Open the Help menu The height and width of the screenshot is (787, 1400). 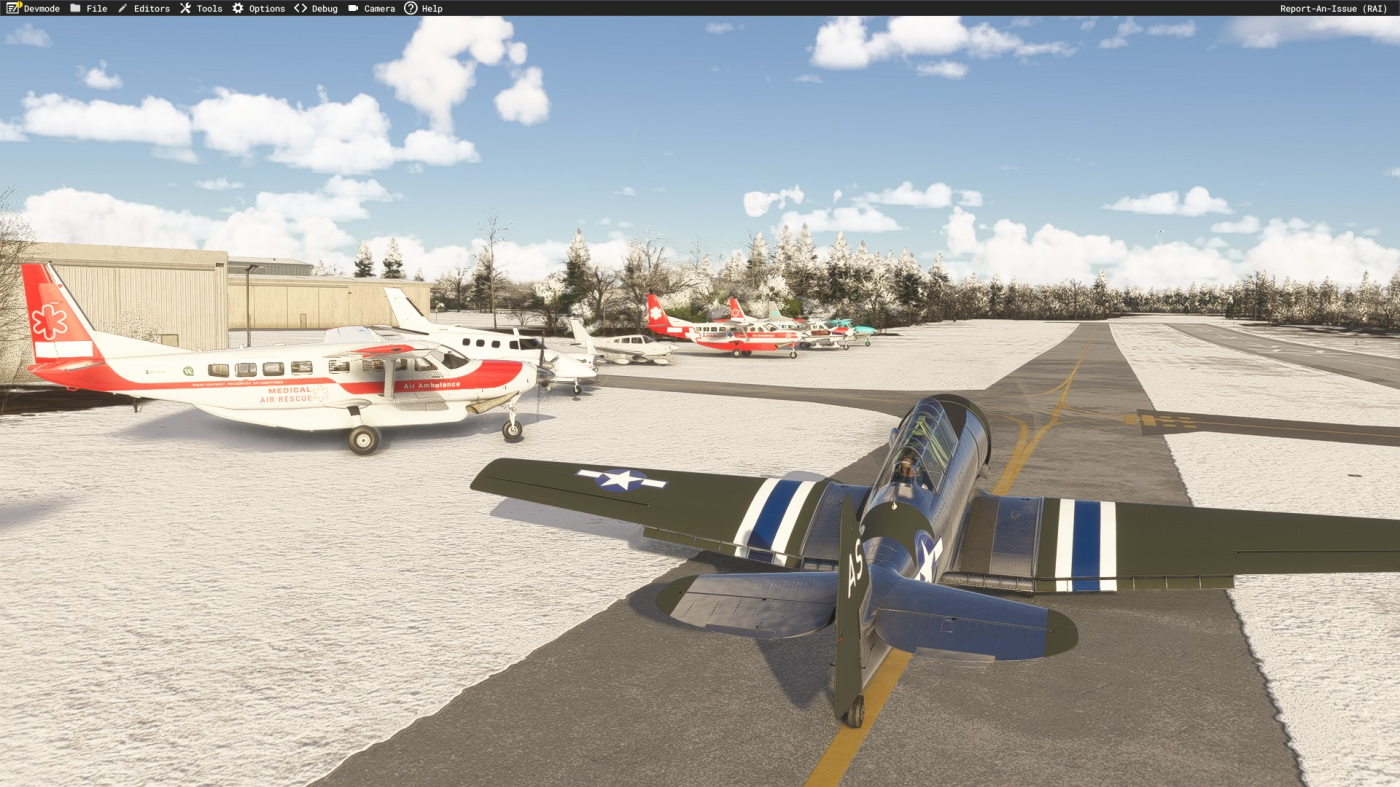[x=423, y=8]
